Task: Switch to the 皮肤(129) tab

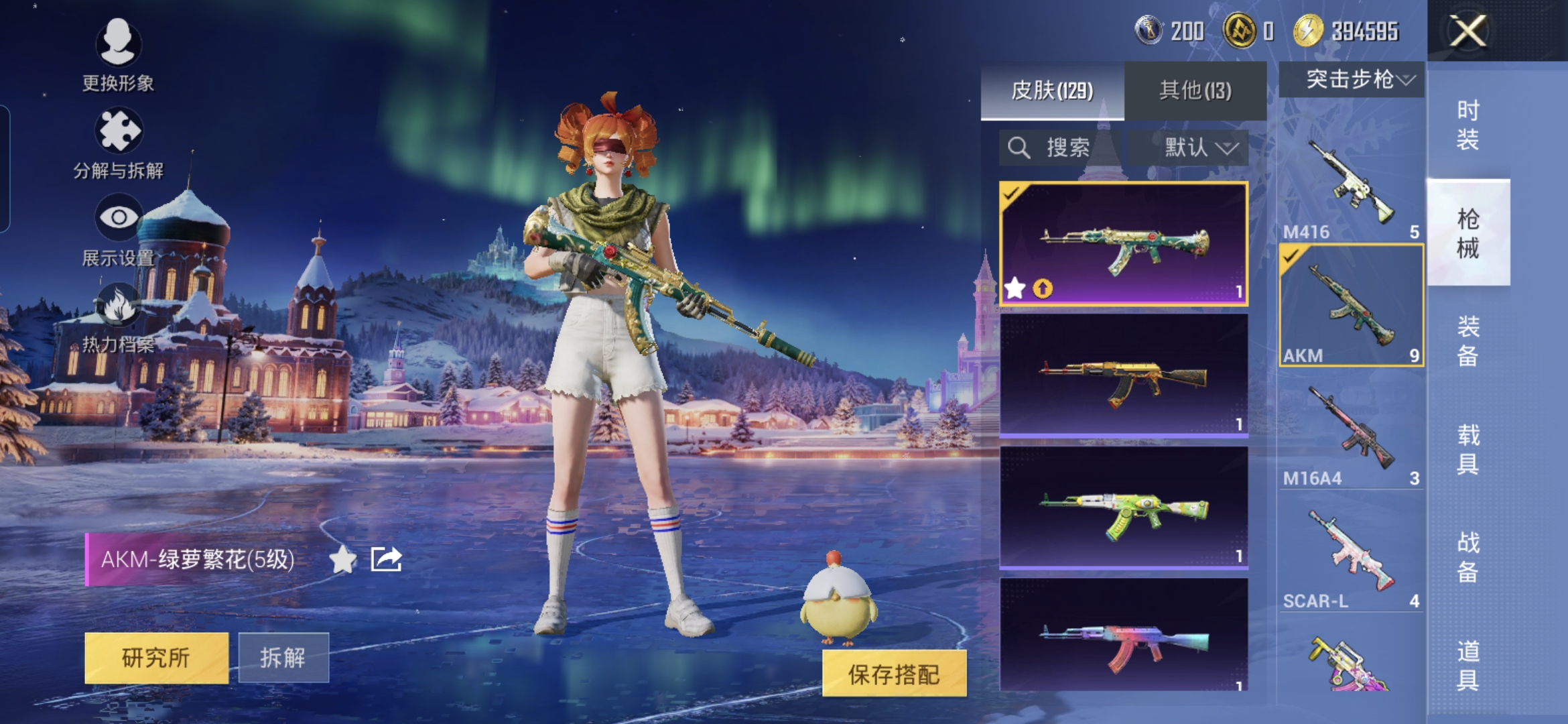Action: coord(1052,90)
